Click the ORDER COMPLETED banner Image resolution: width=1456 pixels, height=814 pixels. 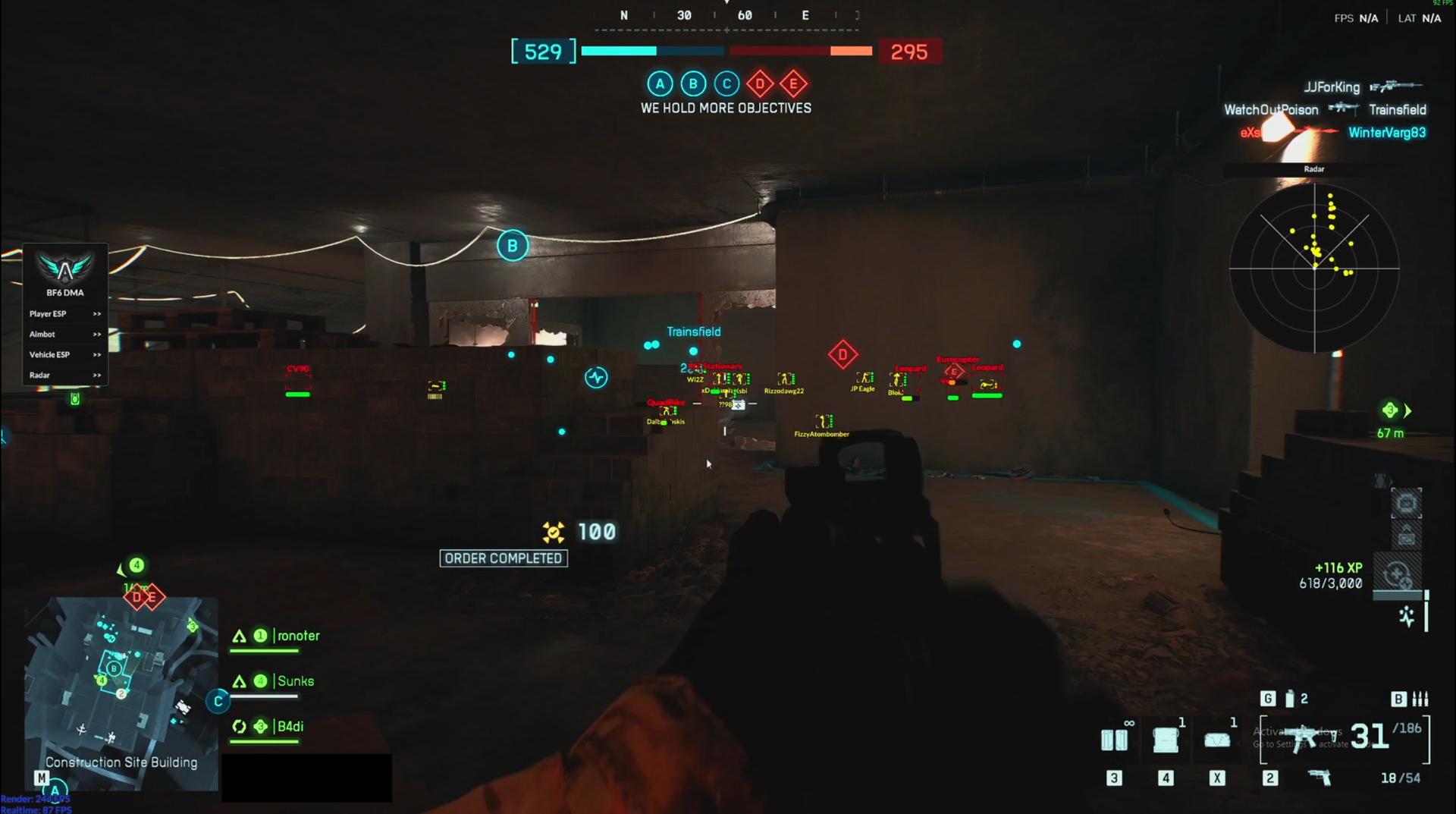pyautogui.click(x=503, y=558)
